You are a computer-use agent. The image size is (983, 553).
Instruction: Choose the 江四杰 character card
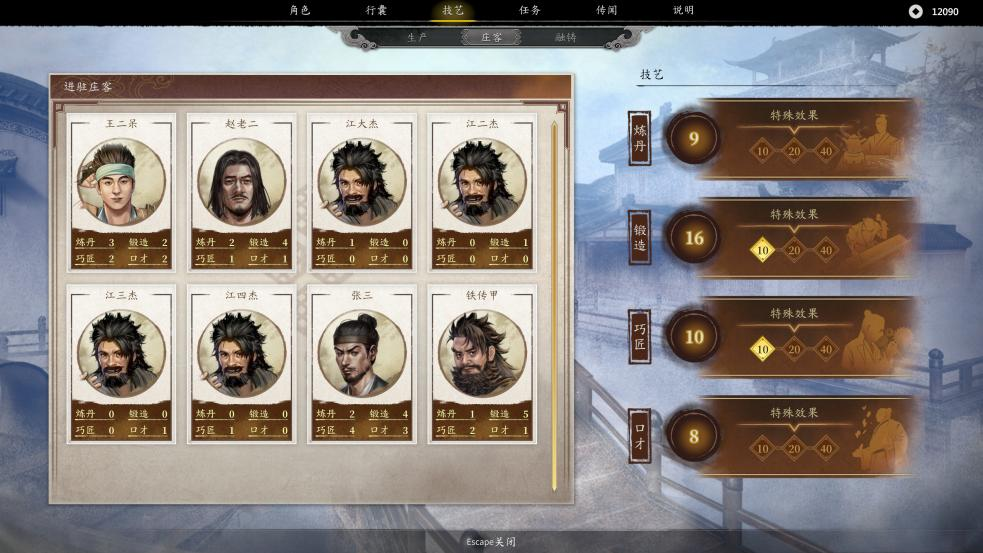pos(242,364)
